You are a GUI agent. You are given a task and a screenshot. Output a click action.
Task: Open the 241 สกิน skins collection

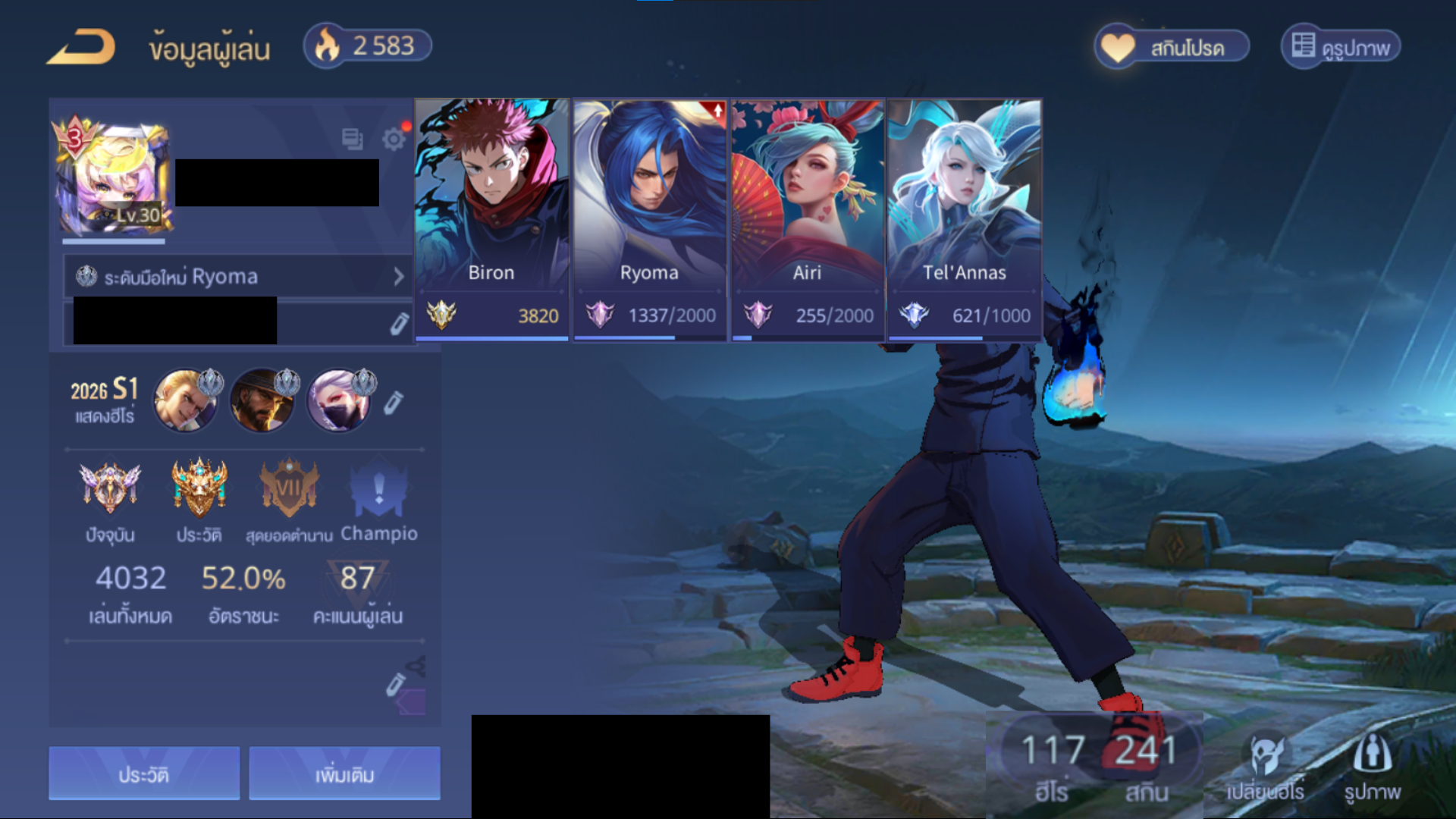coord(1146,766)
